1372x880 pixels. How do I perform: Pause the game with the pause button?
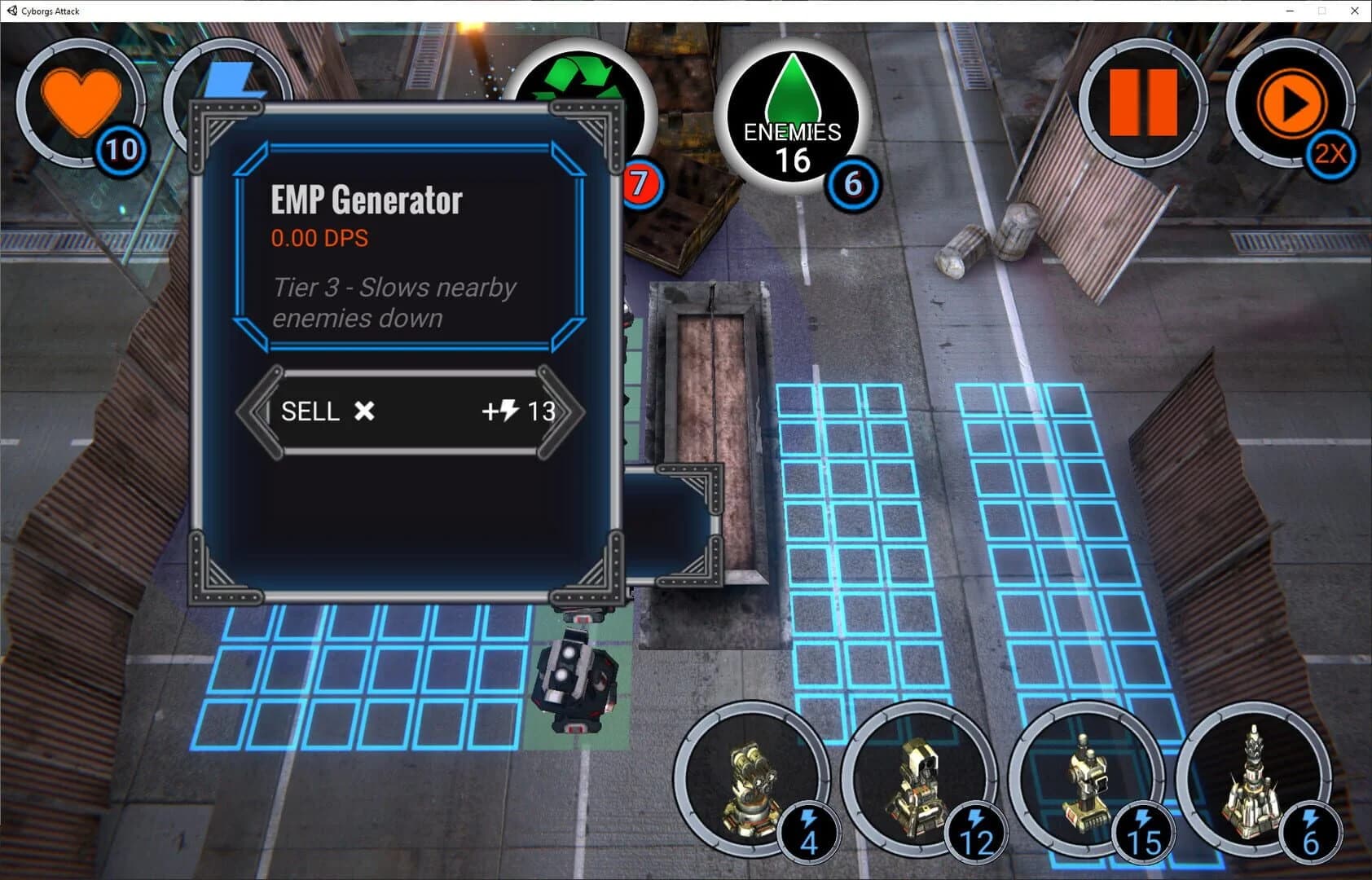coord(1145,104)
